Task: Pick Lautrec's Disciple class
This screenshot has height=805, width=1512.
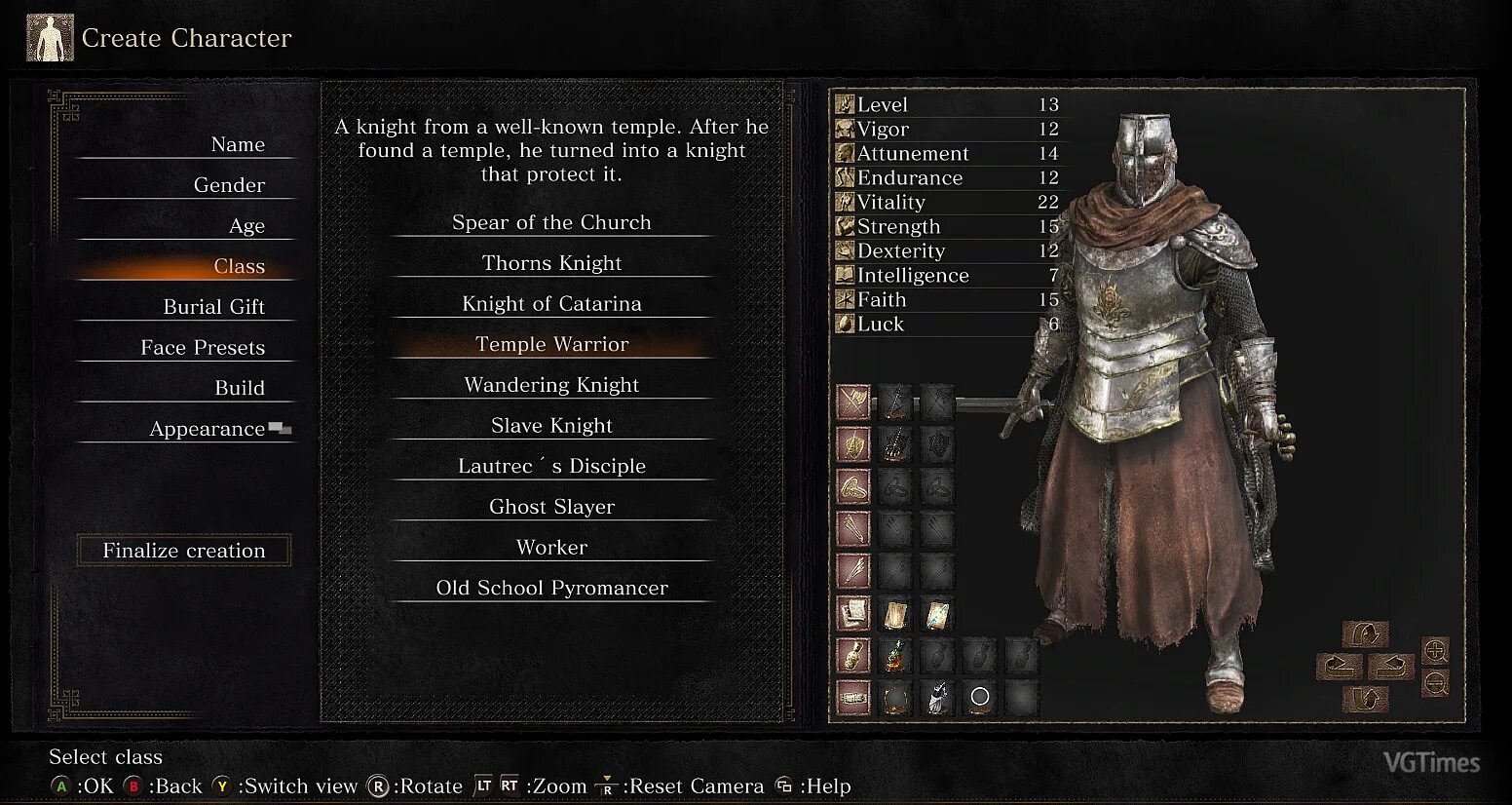Action: [551, 466]
